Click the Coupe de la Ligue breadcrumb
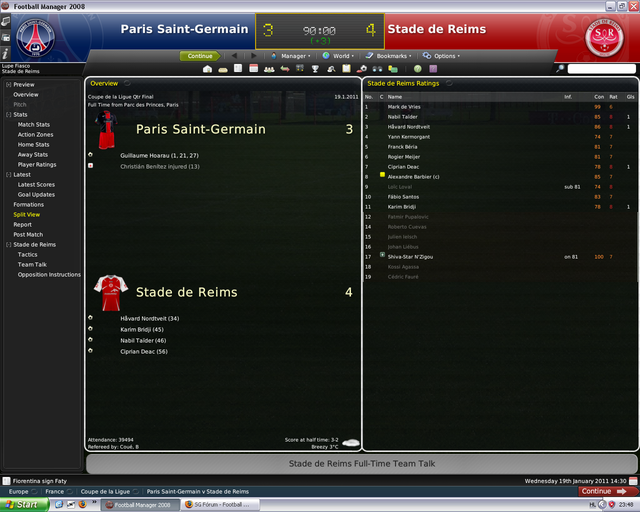The image size is (640, 512). coord(104,492)
